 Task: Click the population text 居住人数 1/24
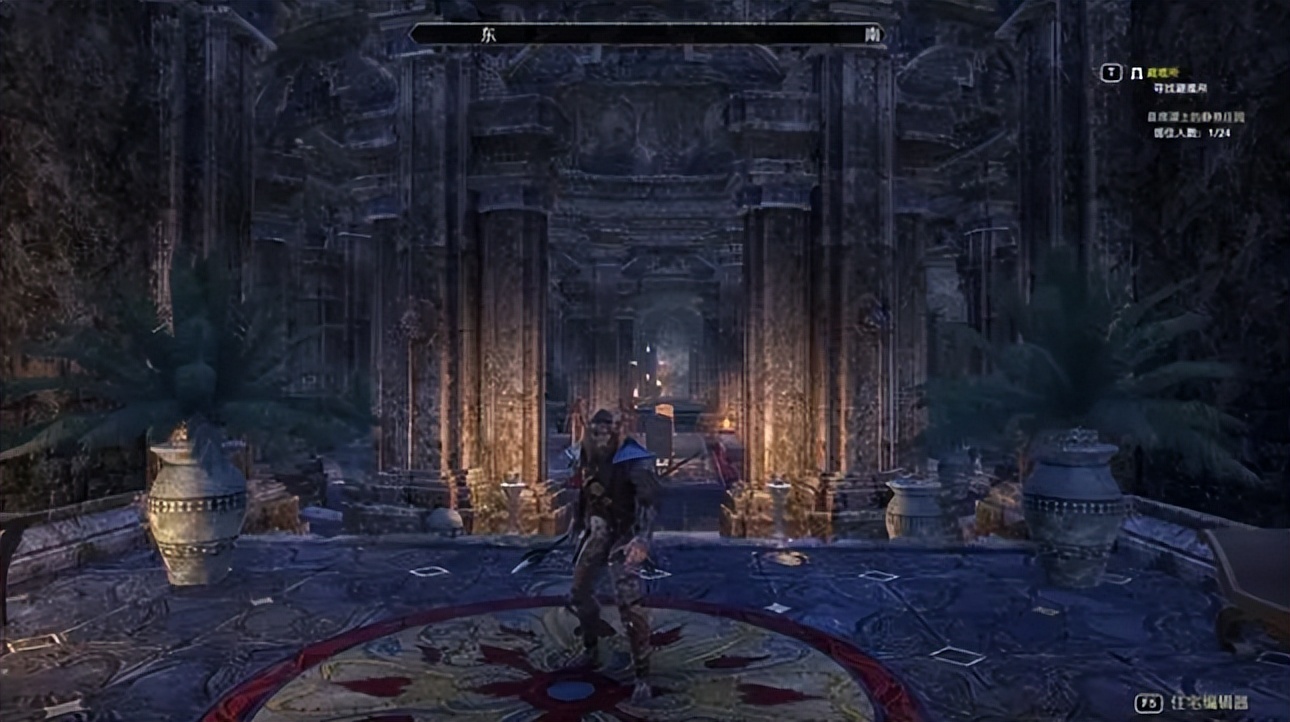click(x=1192, y=133)
